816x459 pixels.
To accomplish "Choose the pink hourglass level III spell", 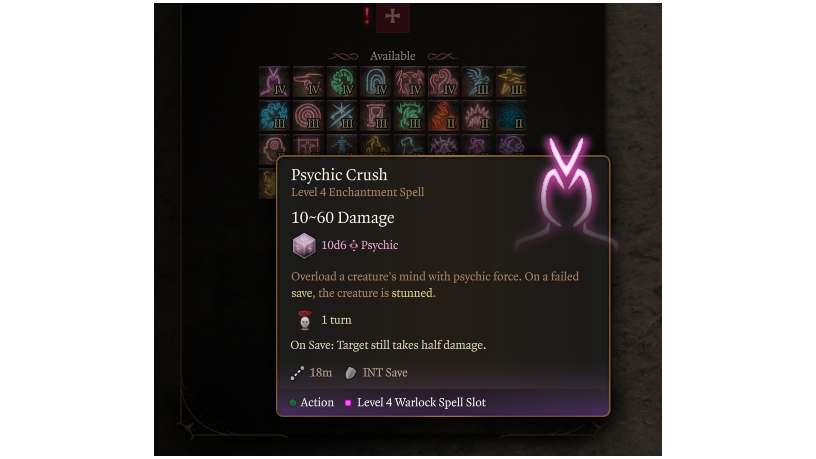I will [376, 116].
